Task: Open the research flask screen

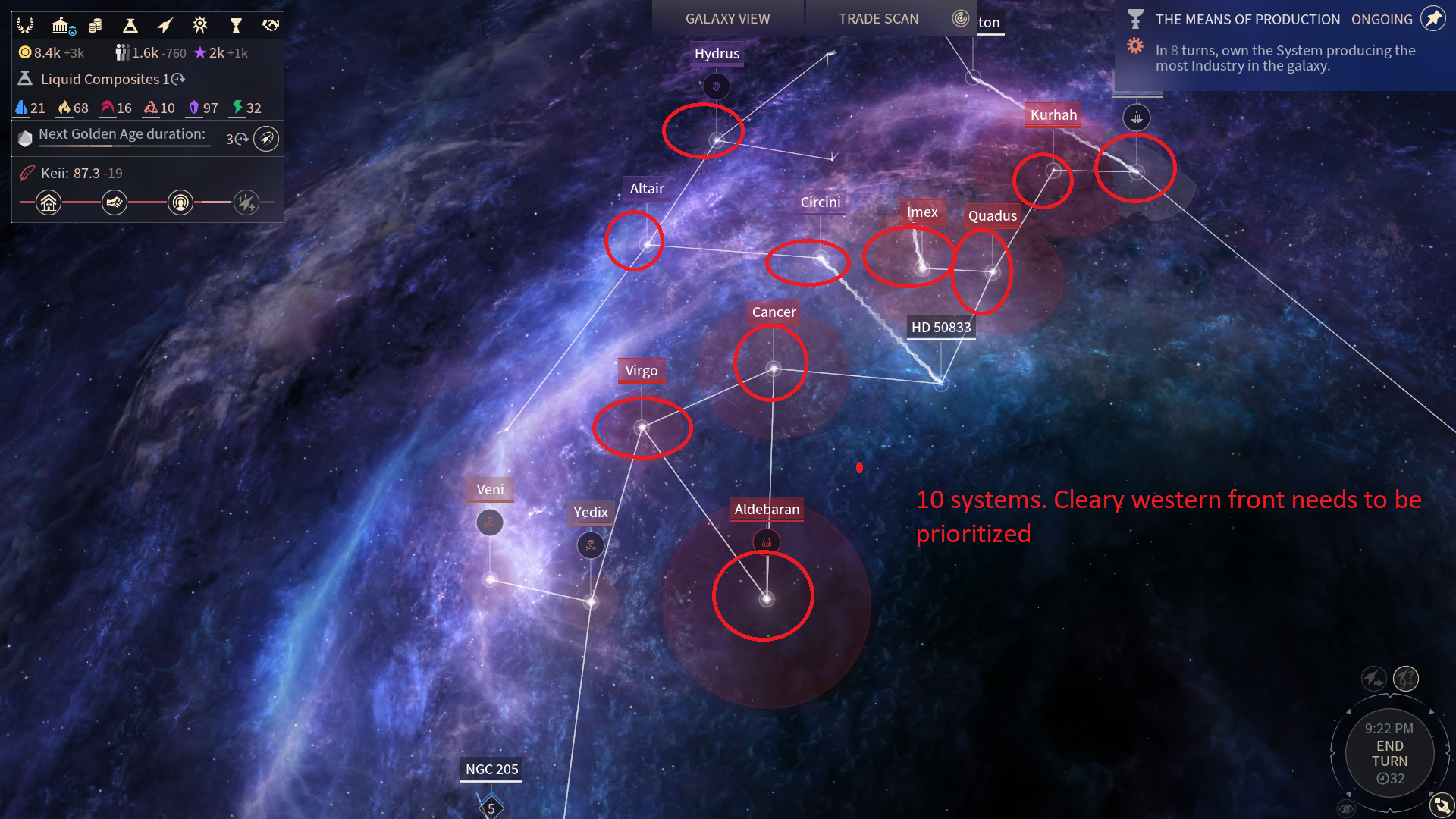Action: tap(130, 26)
